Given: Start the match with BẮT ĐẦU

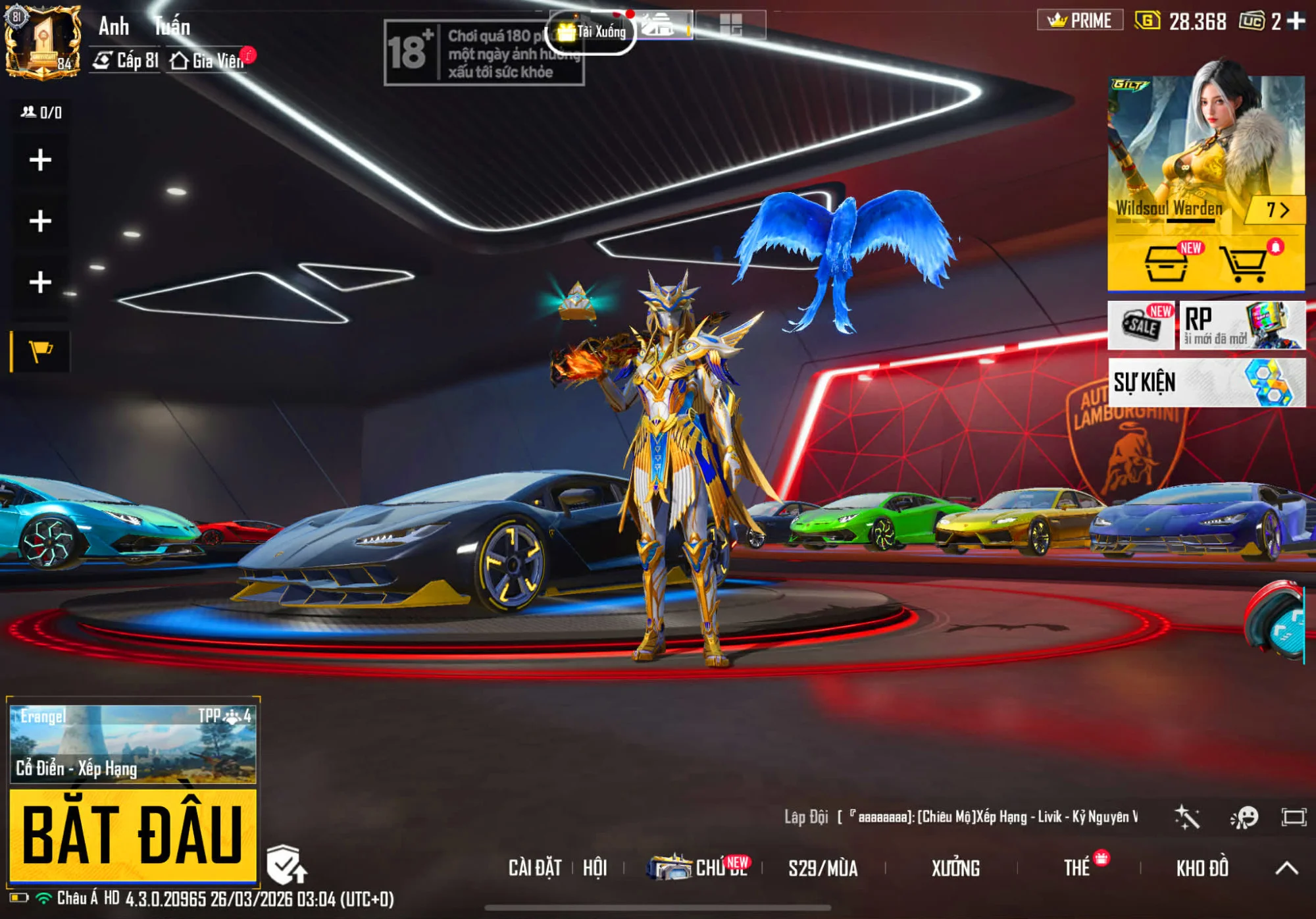Looking at the screenshot, I should click(x=132, y=835).
